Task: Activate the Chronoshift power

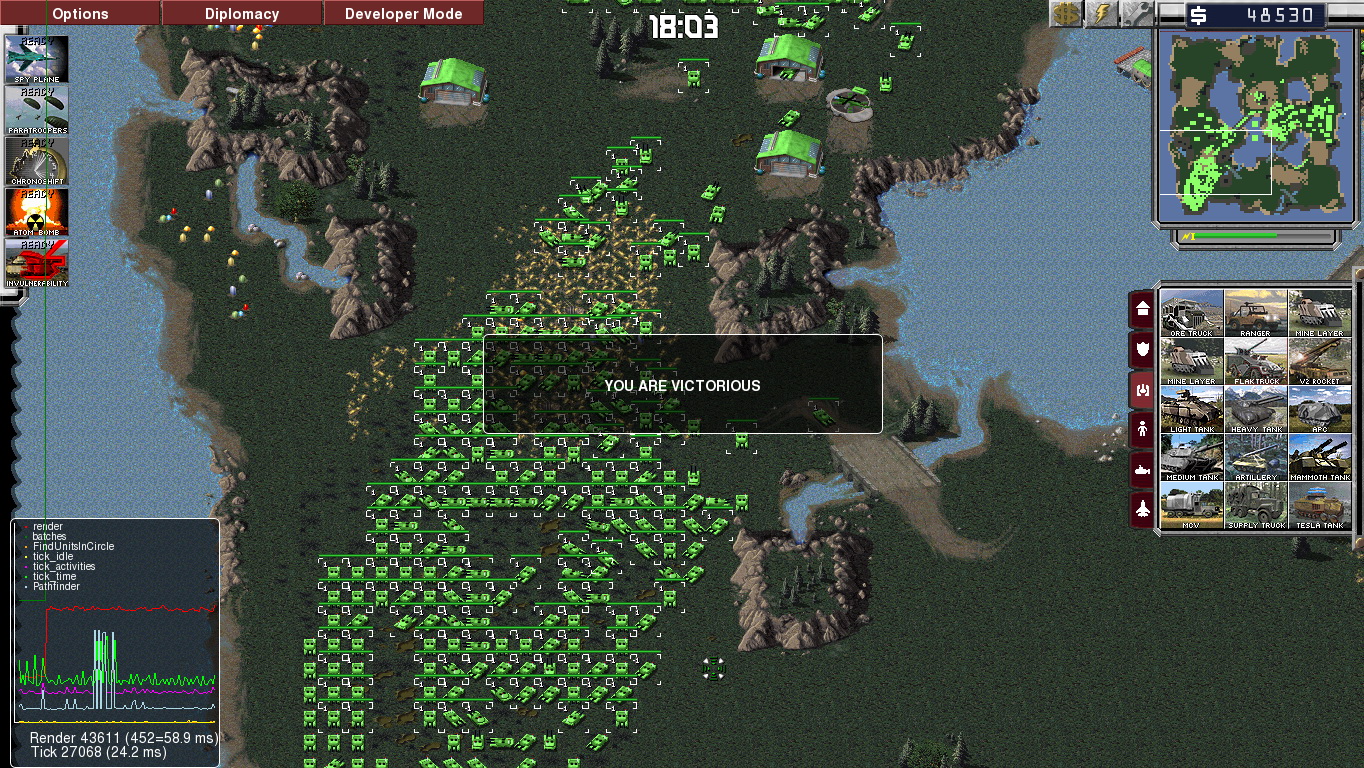Action: pyautogui.click(x=37, y=161)
